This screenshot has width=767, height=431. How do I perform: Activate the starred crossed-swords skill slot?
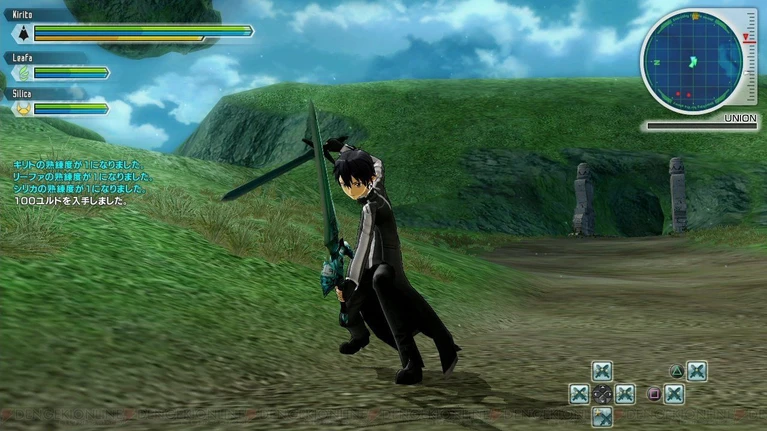pos(602,415)
